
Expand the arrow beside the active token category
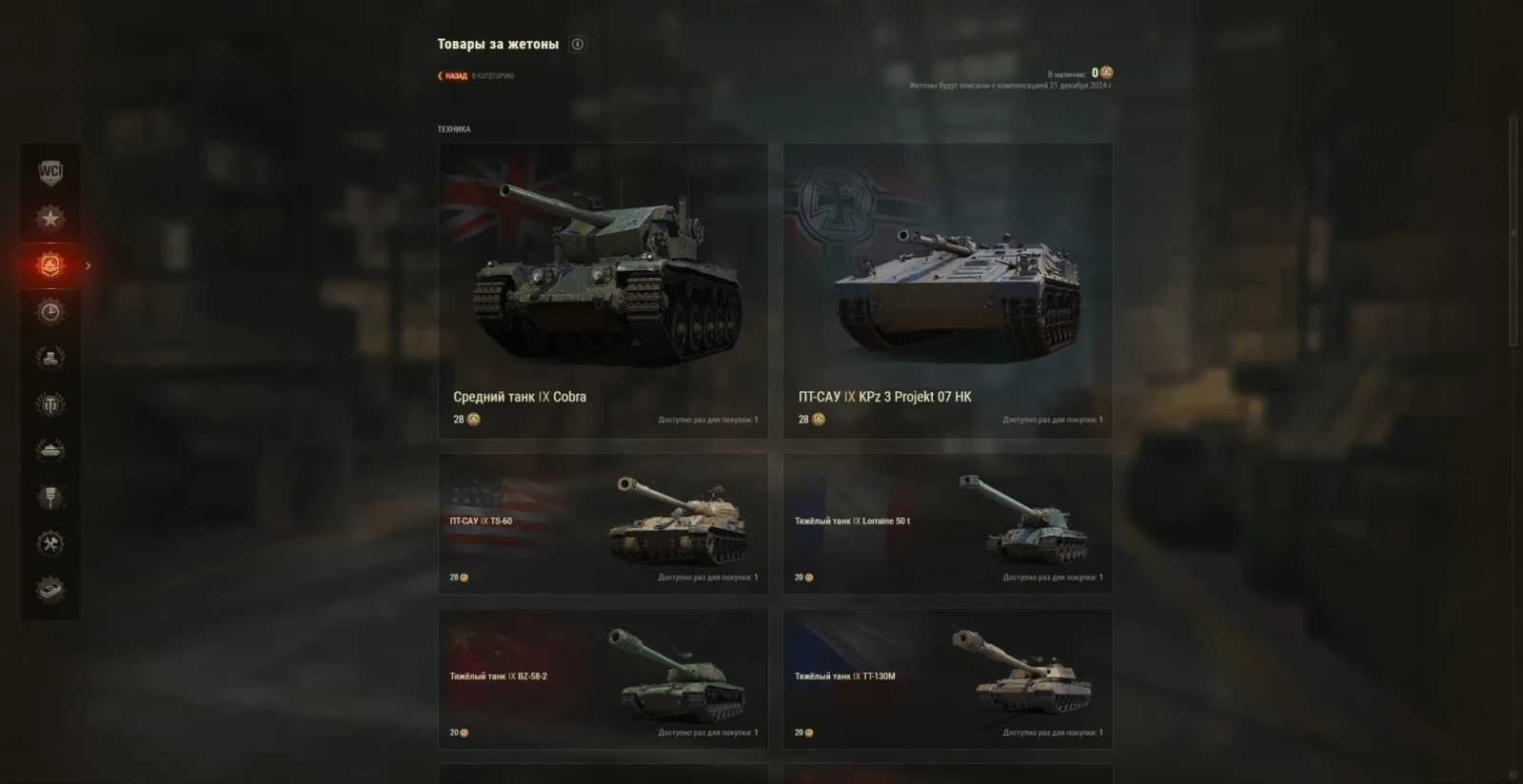(89, 265)
